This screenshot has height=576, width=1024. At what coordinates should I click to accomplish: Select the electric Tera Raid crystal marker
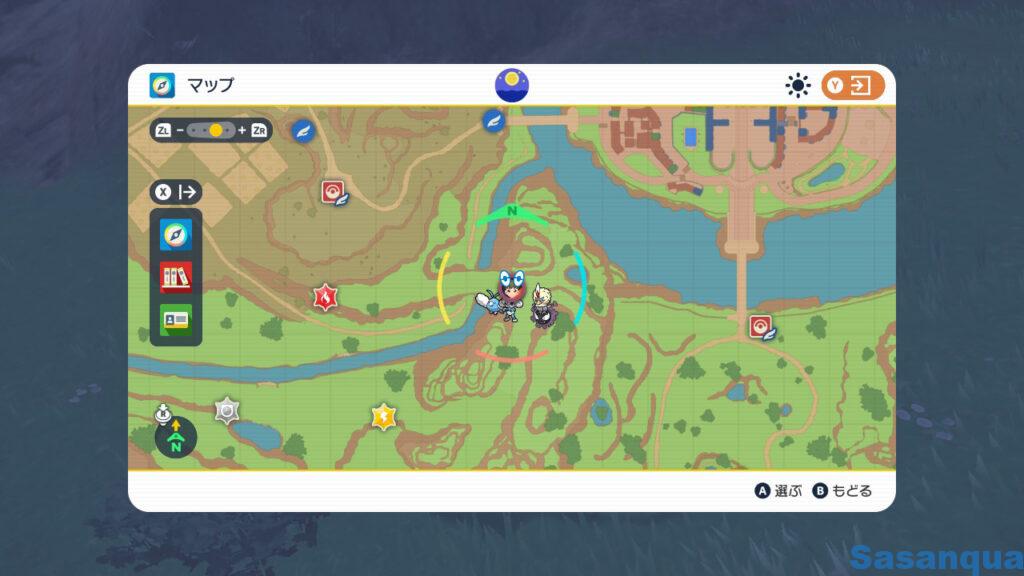click(383, 415)
